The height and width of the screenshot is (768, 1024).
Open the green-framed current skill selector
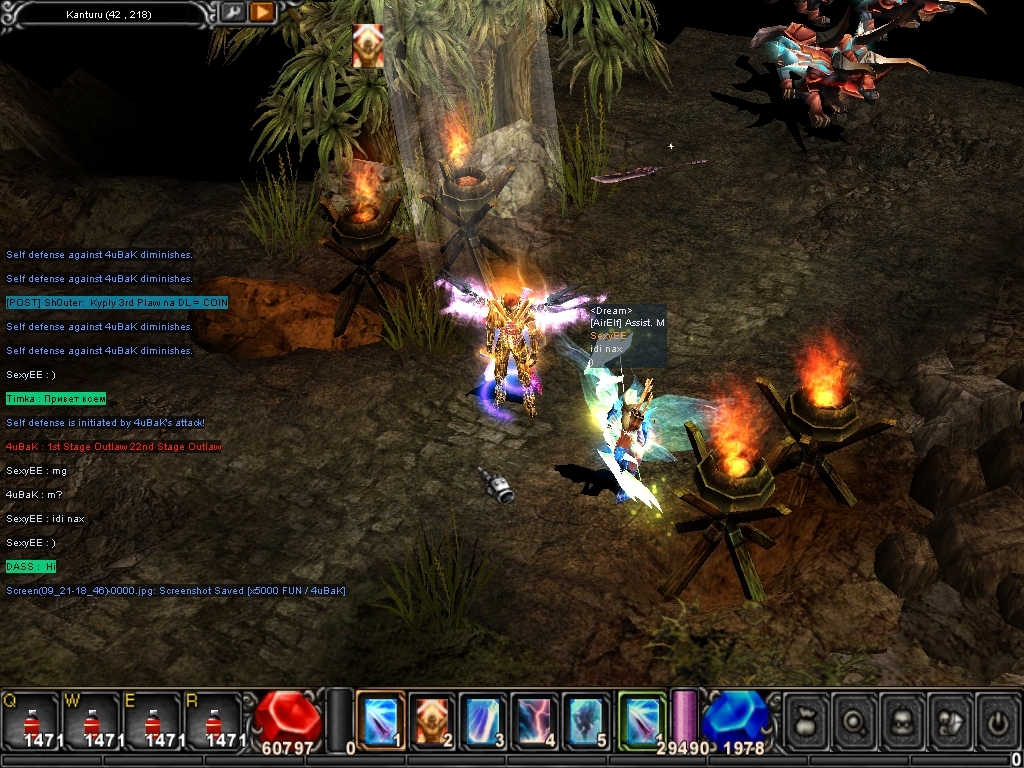click(641, 720)
